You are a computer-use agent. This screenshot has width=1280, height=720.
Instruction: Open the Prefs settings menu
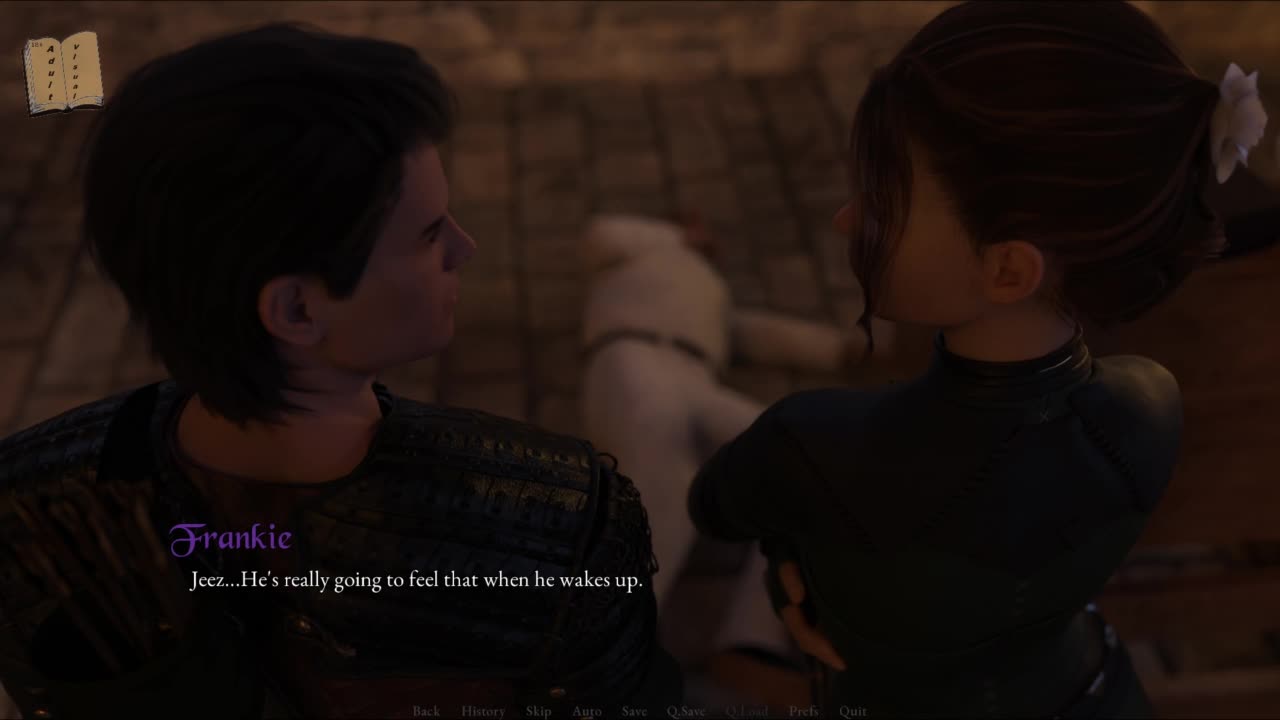point(803,711)
